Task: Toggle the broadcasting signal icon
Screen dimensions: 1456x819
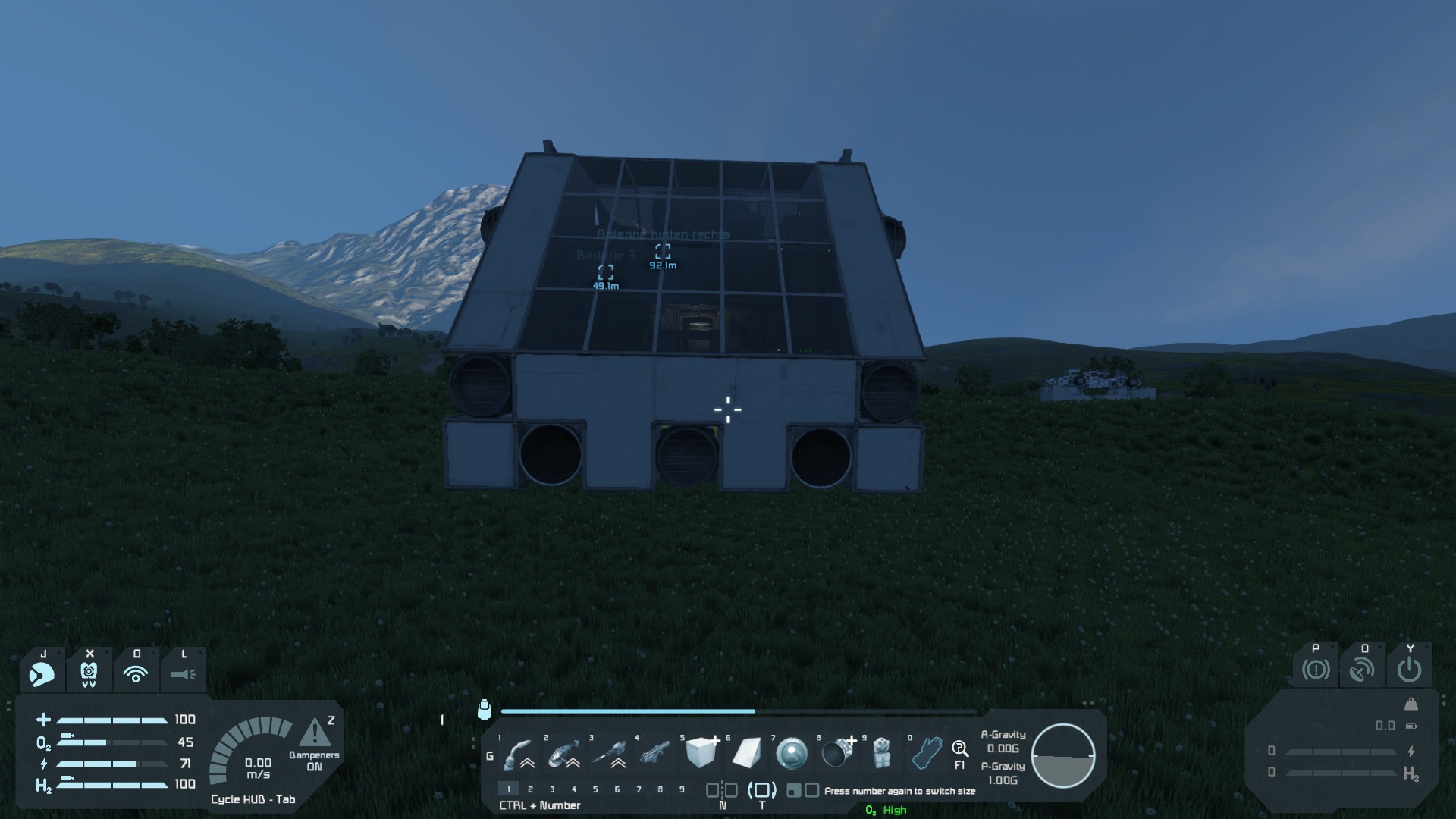Action: click(x=136, y=673)
